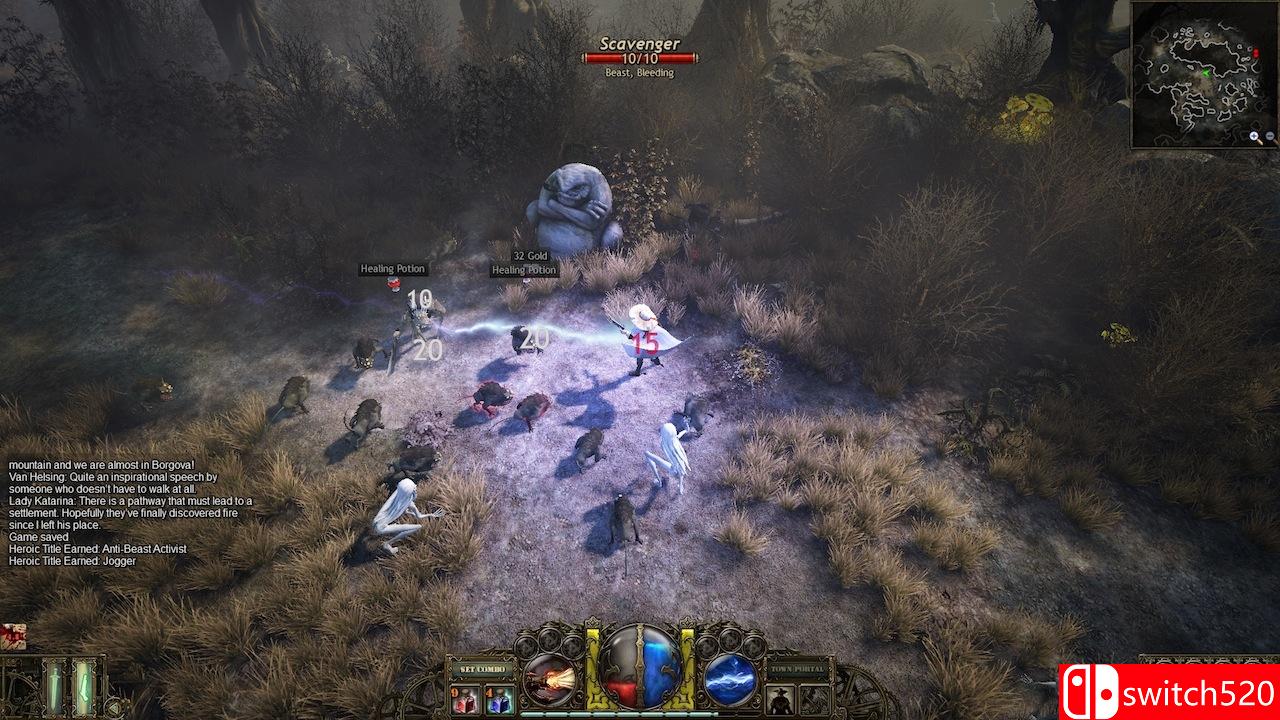Activate the fiery shot primary skill
This screenshot has width=1280, height=720.
548,677
